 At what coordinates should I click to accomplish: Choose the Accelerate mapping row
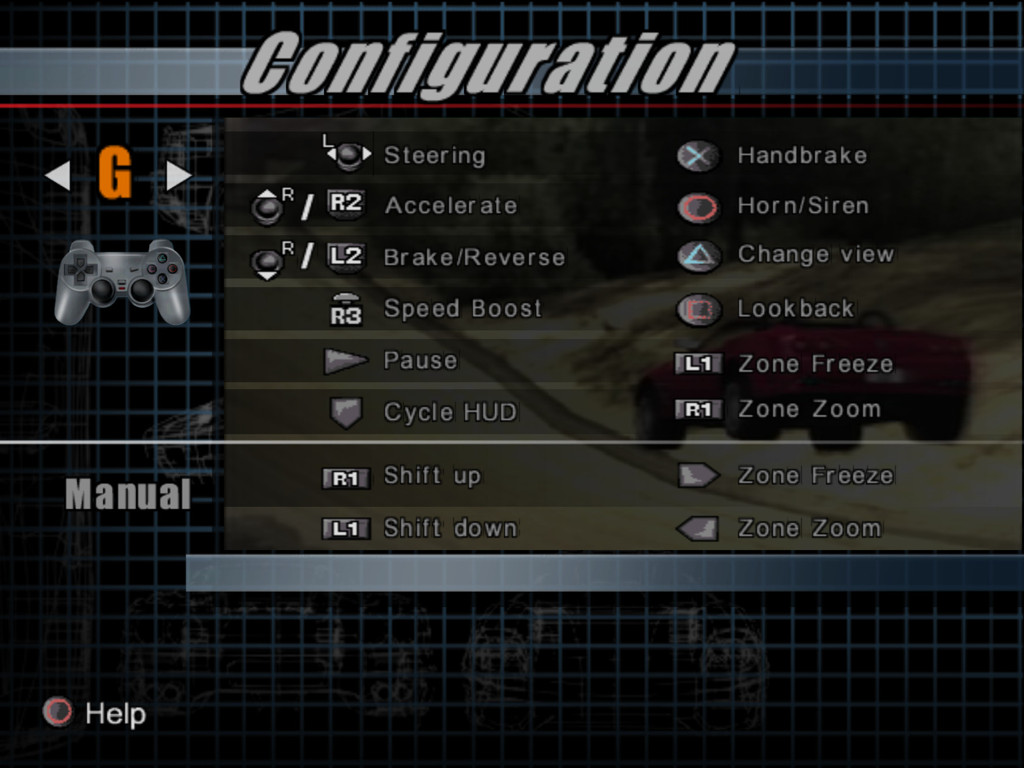click(450, 206)
